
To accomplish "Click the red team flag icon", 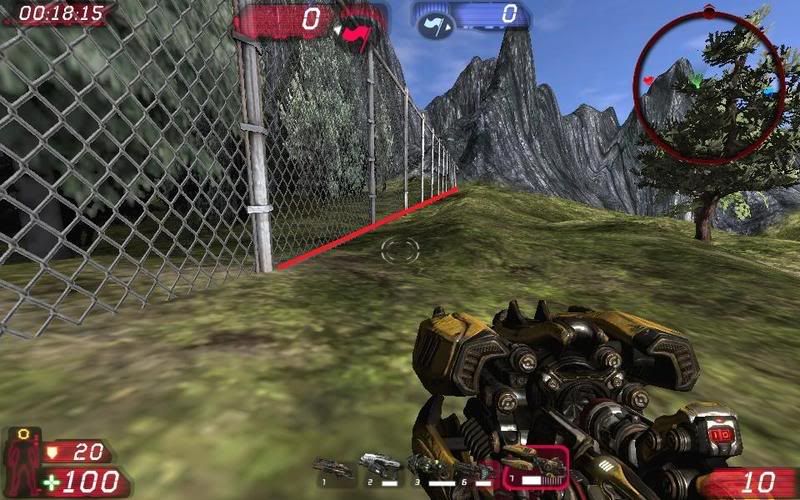I will point(355,33).
